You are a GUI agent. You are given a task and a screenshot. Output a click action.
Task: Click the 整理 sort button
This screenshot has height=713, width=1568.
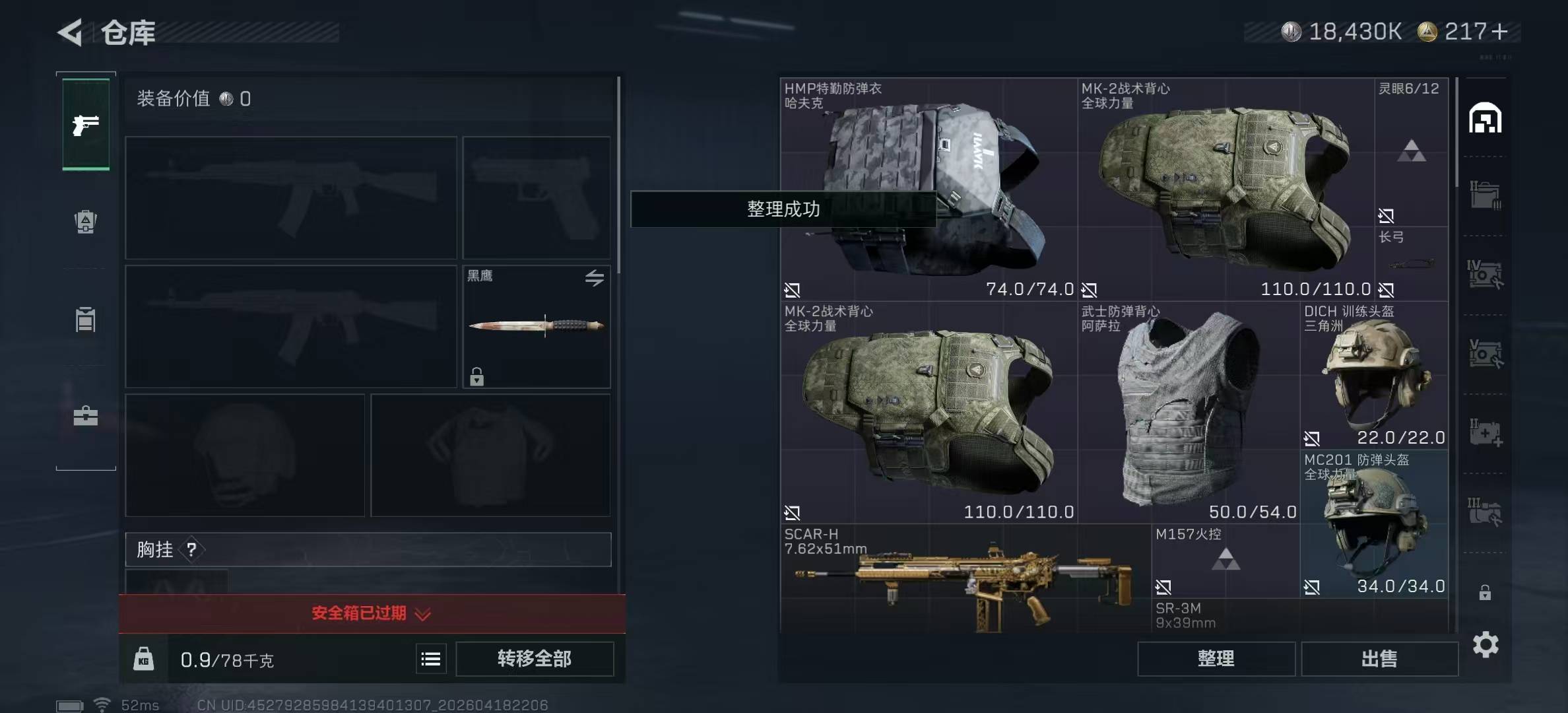[x=1216, y=659]
